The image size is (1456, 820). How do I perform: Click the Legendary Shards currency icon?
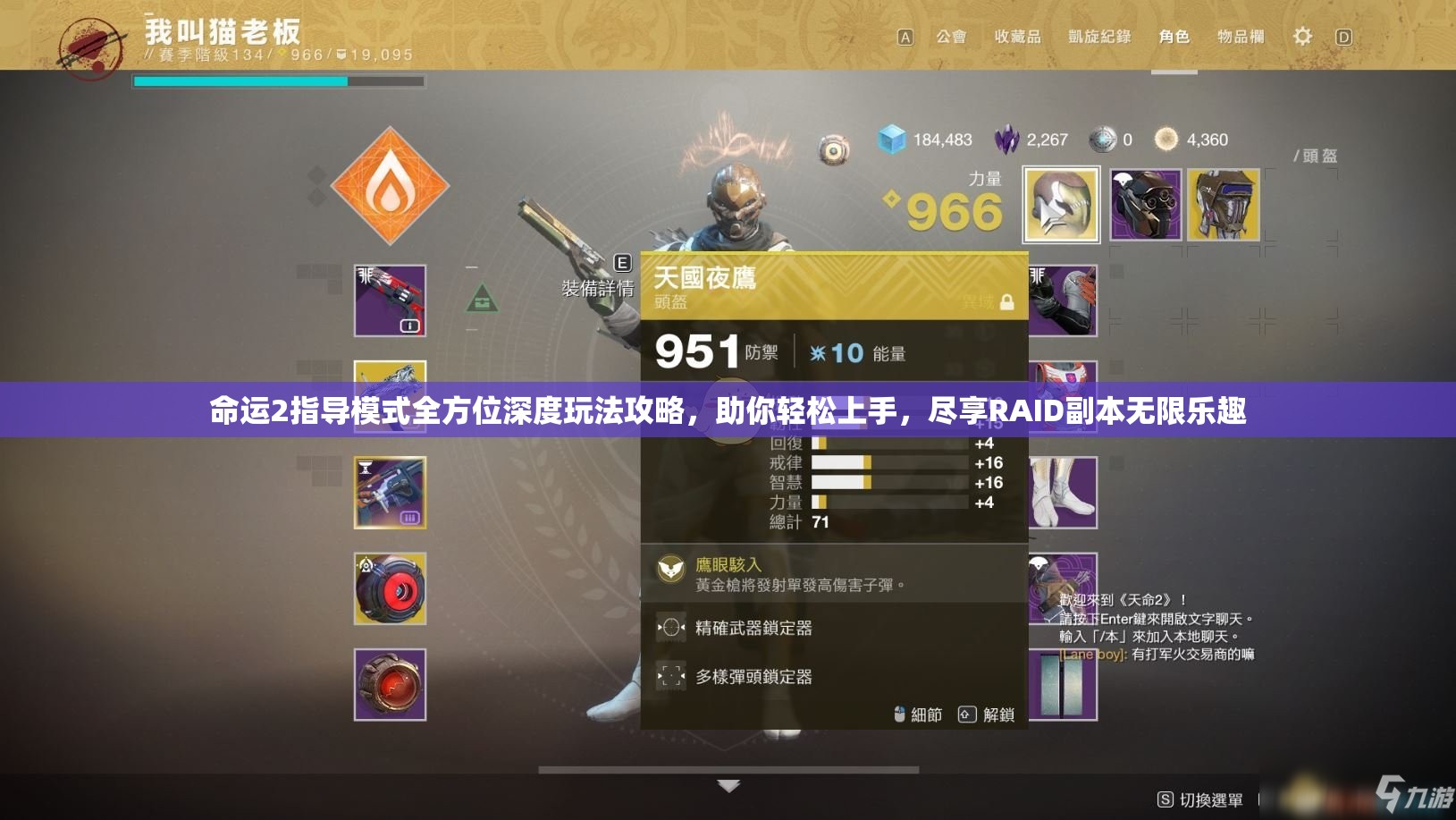pyautogui.click(x=1009, y=139)
